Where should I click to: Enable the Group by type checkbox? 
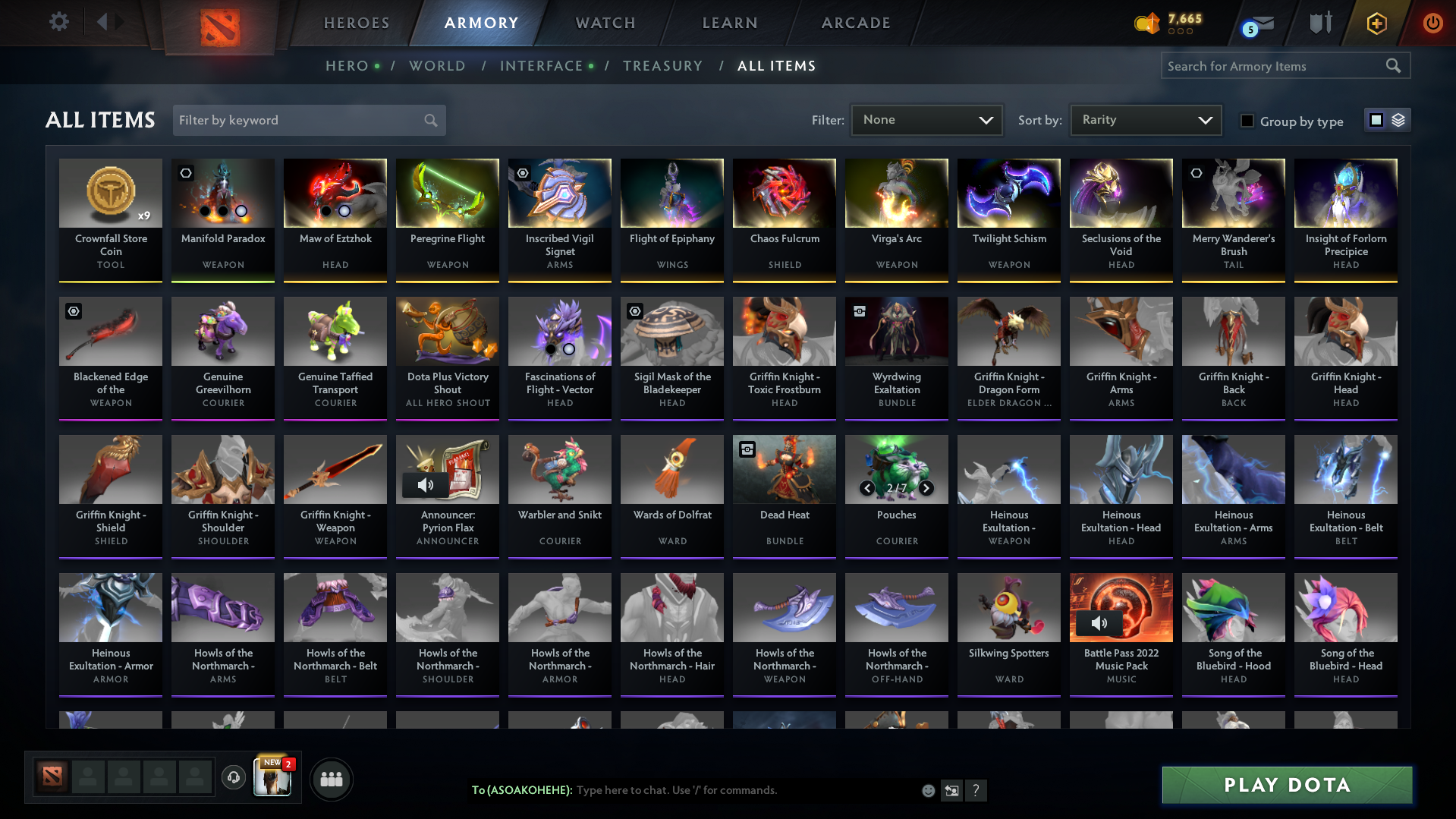pyautogui.click(x=1247, y=121)
